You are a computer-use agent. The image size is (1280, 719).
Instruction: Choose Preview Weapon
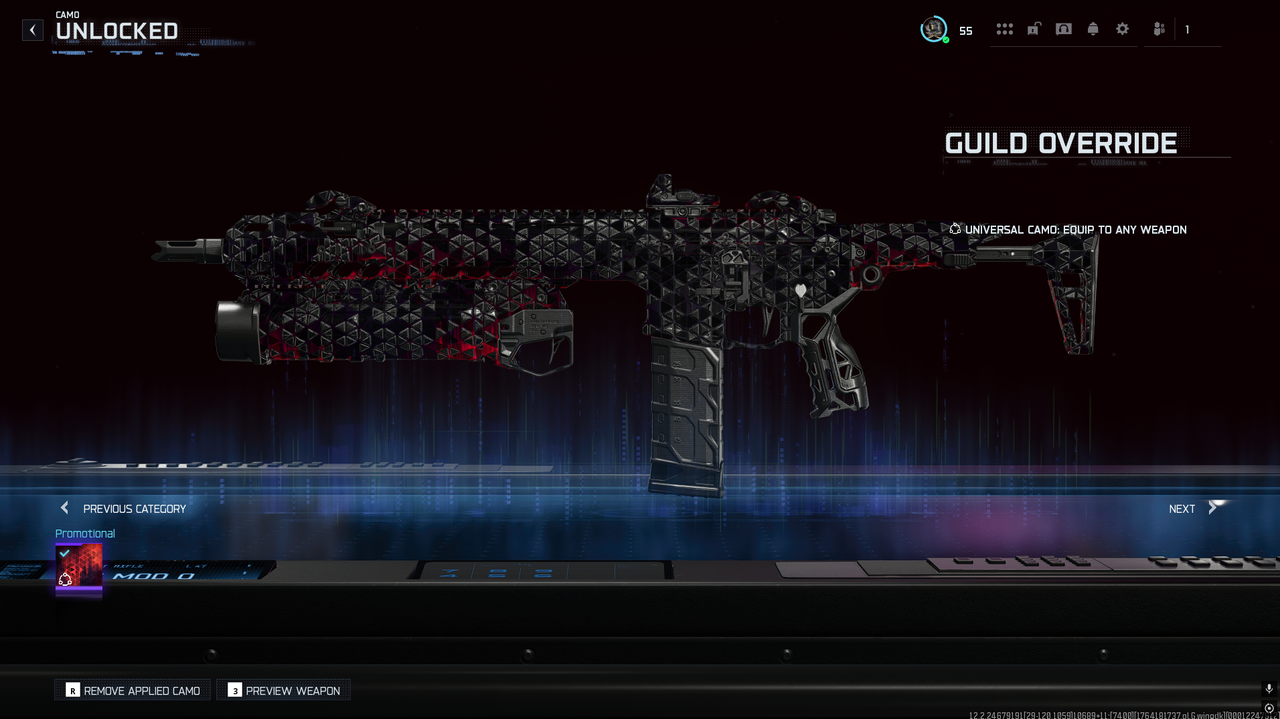pyautogui.click(x=284, y=690)
